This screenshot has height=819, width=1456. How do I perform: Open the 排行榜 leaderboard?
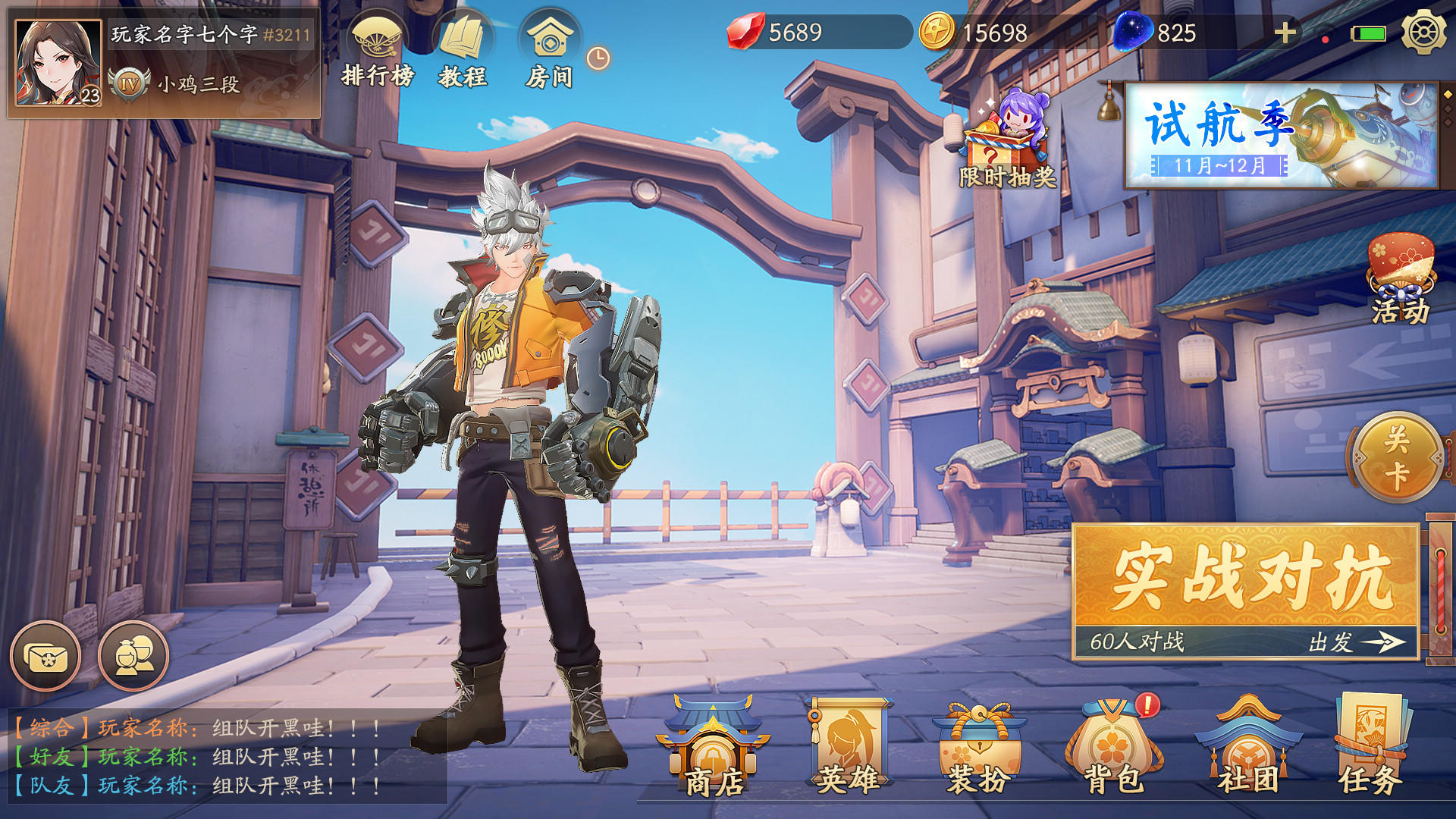(x=377, y=42)
